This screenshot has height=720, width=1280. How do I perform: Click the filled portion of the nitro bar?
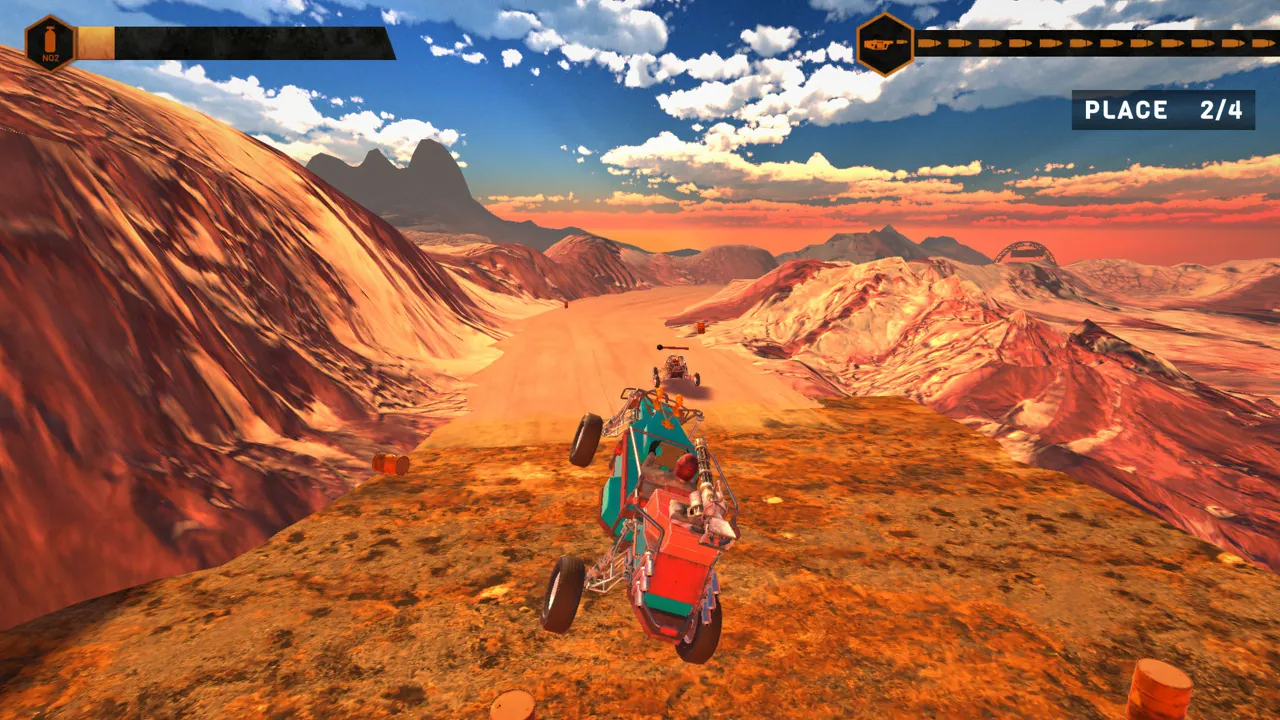click(96, 40)
